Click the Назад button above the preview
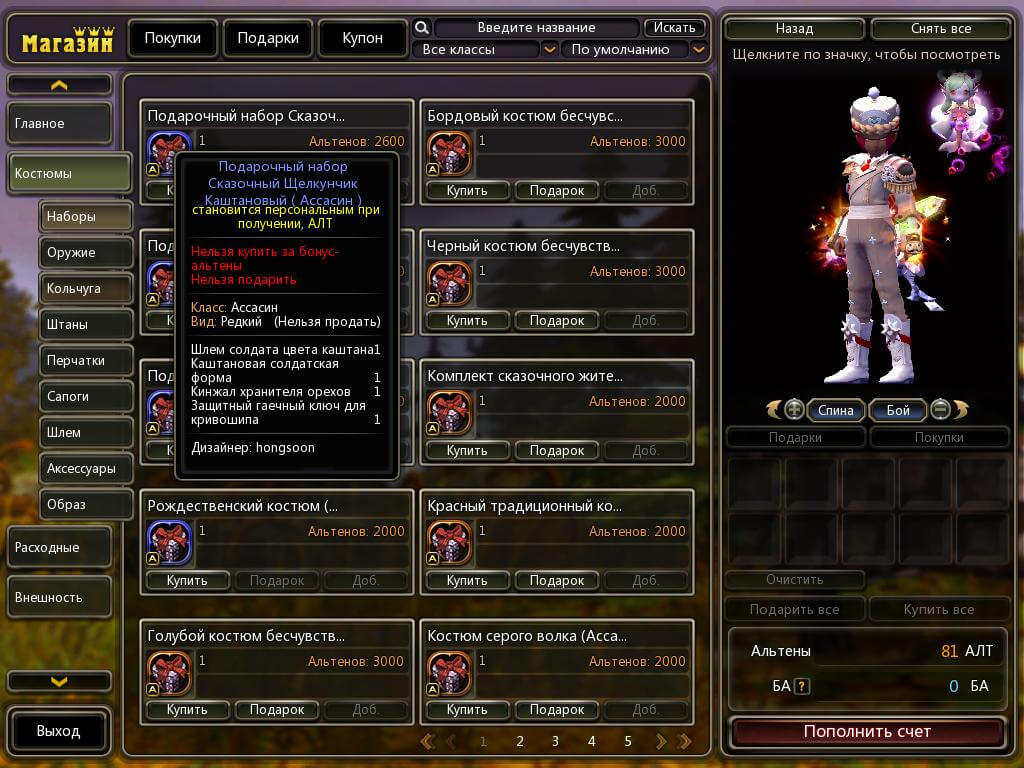Viewport: 1024px width, 768px height. point(794,29)
